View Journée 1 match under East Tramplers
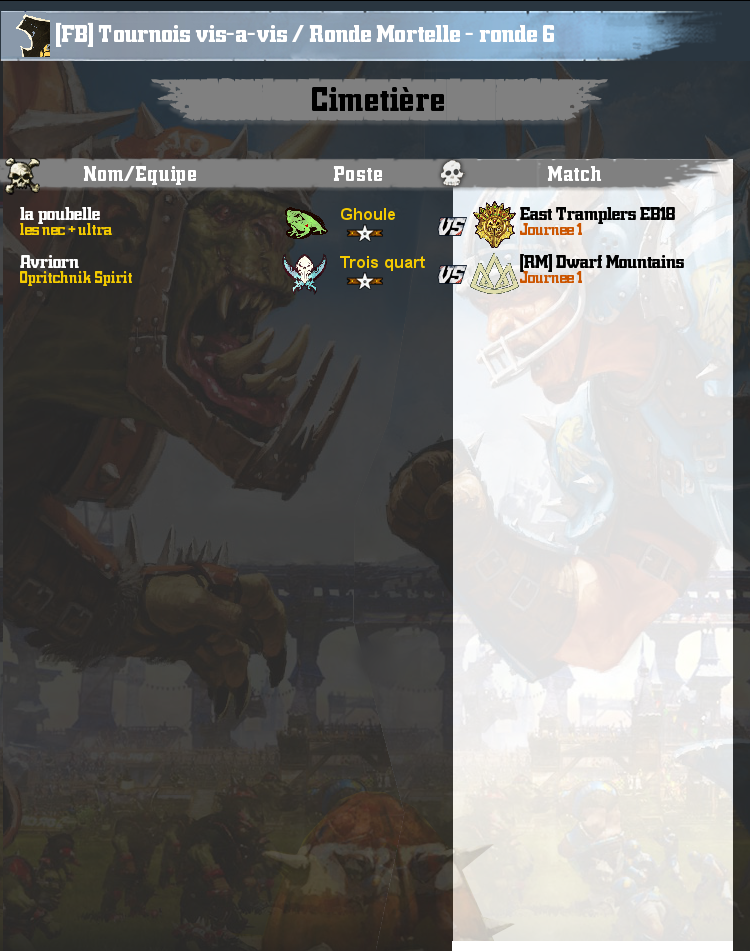 tap(551, 230)
